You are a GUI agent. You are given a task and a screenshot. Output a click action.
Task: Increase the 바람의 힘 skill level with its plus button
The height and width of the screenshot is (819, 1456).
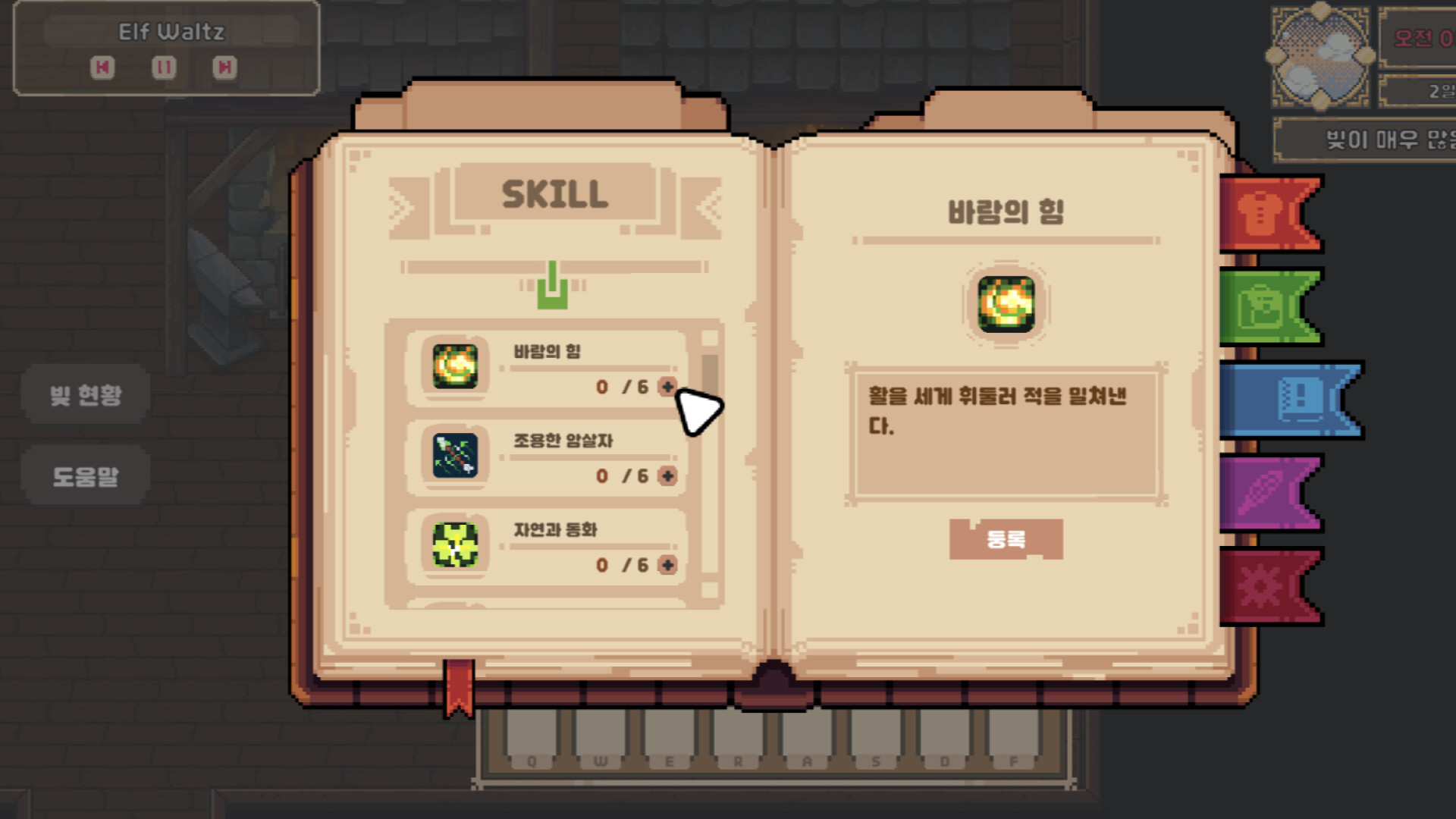click(x=666, y=388)
